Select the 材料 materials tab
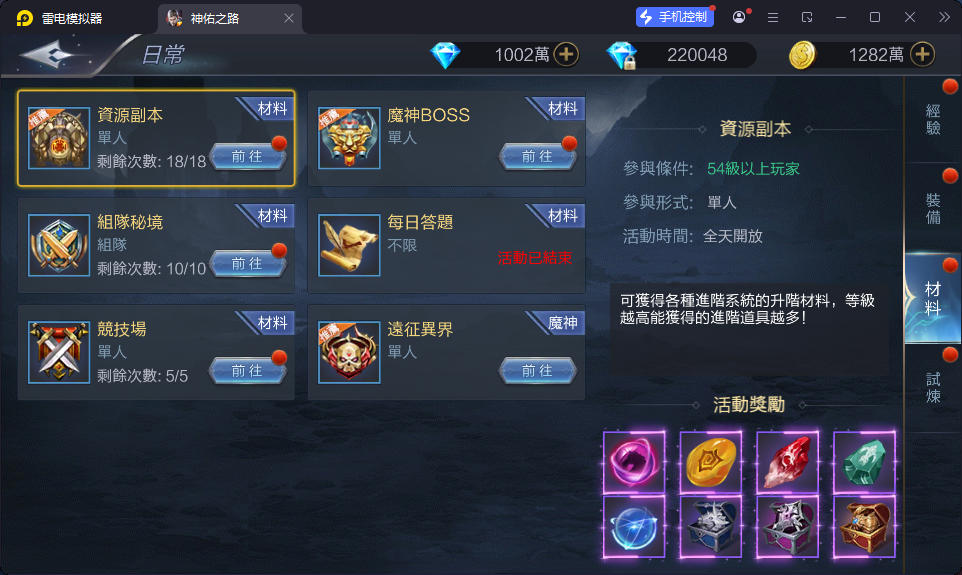 (933, 298)
